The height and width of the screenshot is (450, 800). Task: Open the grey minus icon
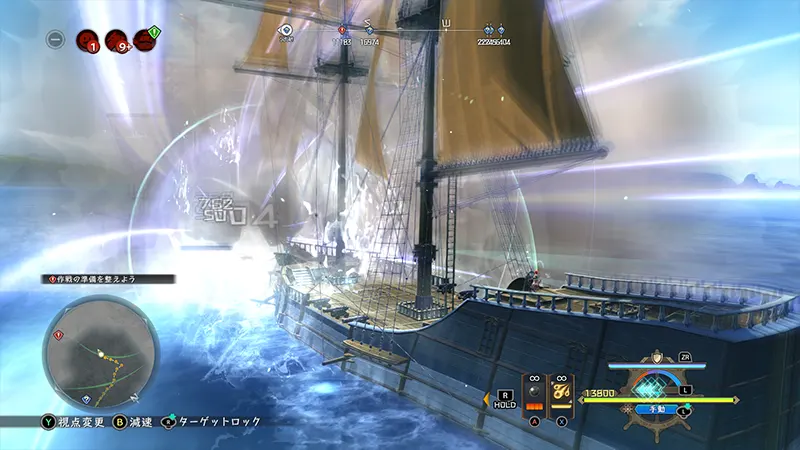[56, 40]
